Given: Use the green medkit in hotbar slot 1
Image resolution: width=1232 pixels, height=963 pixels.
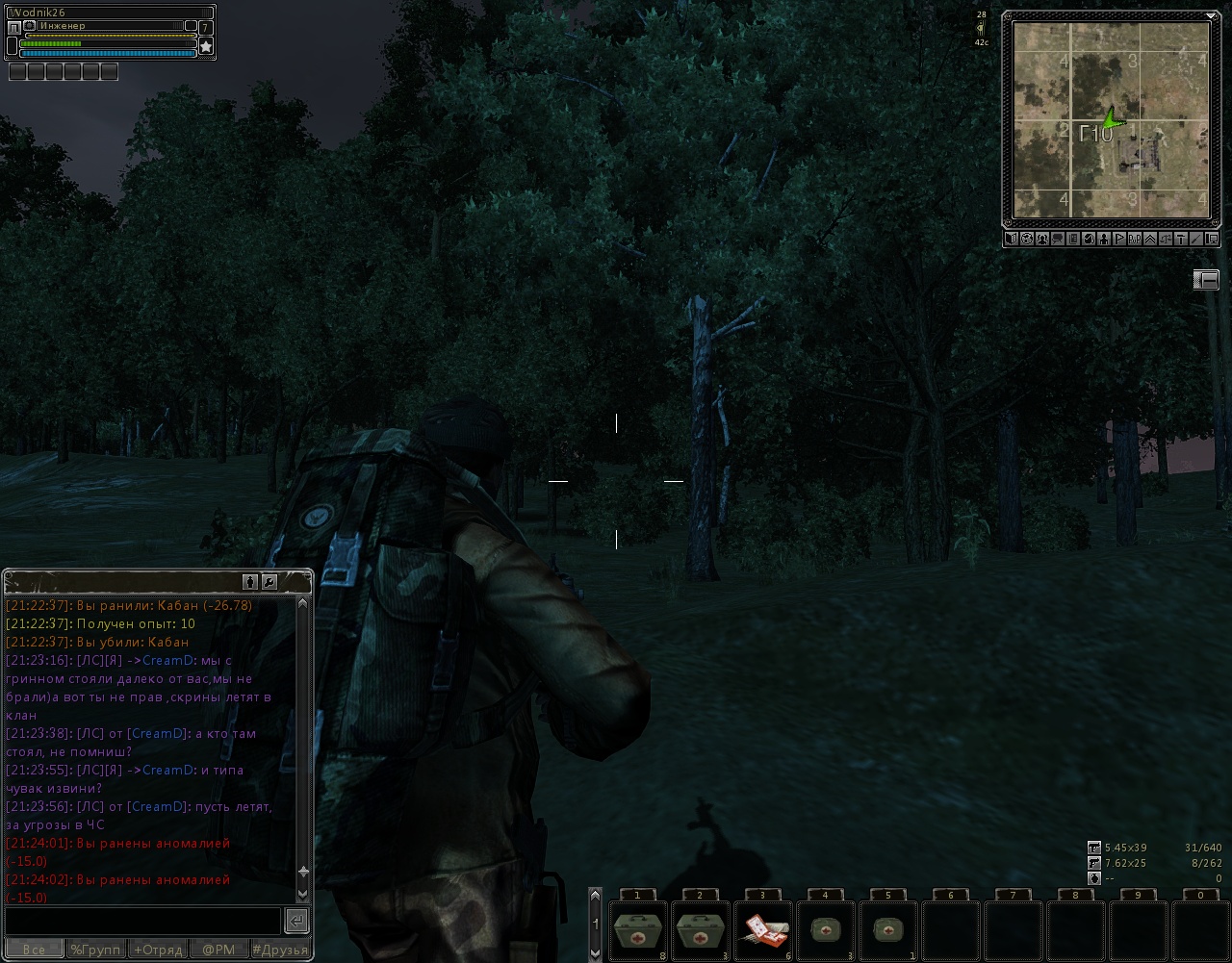Looking at the screenshot, I should pos(638,930).
